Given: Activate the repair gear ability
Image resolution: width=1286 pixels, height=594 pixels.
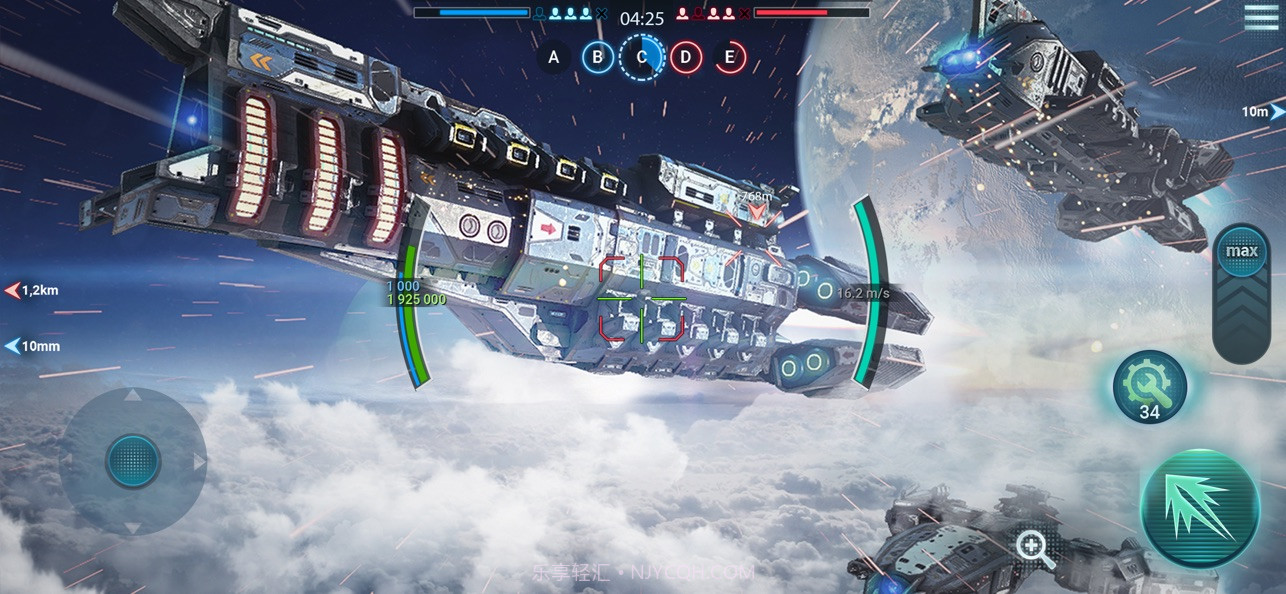Looking at the screenshot, I should tap(1150, 387).
